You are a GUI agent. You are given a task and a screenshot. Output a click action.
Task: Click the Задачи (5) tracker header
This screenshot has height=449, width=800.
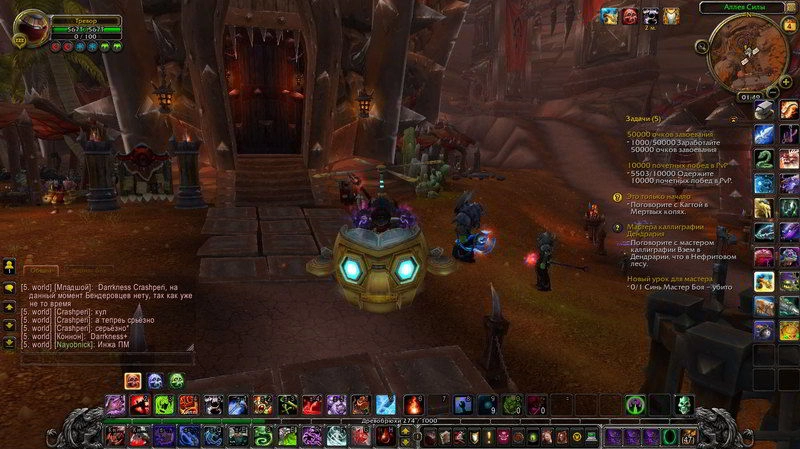[x=645, y=117]
